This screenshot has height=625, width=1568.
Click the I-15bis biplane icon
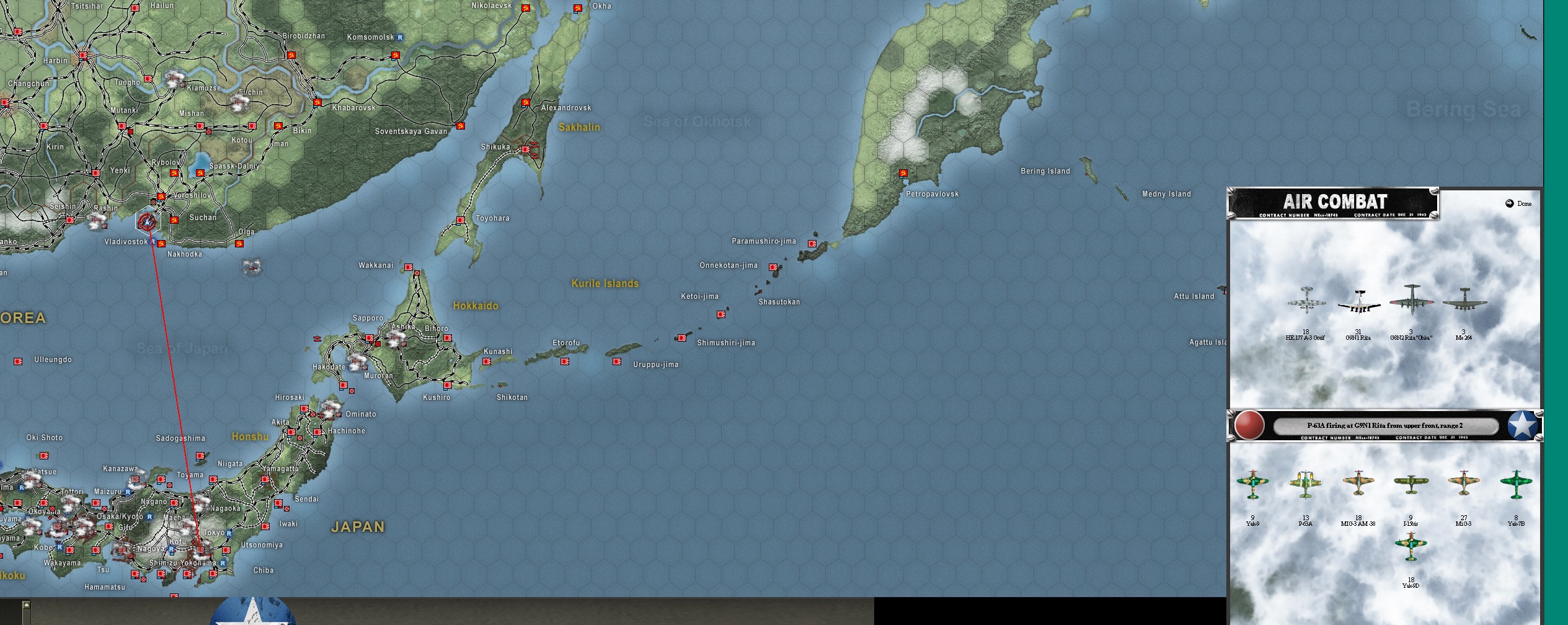tap(1411, 482)
